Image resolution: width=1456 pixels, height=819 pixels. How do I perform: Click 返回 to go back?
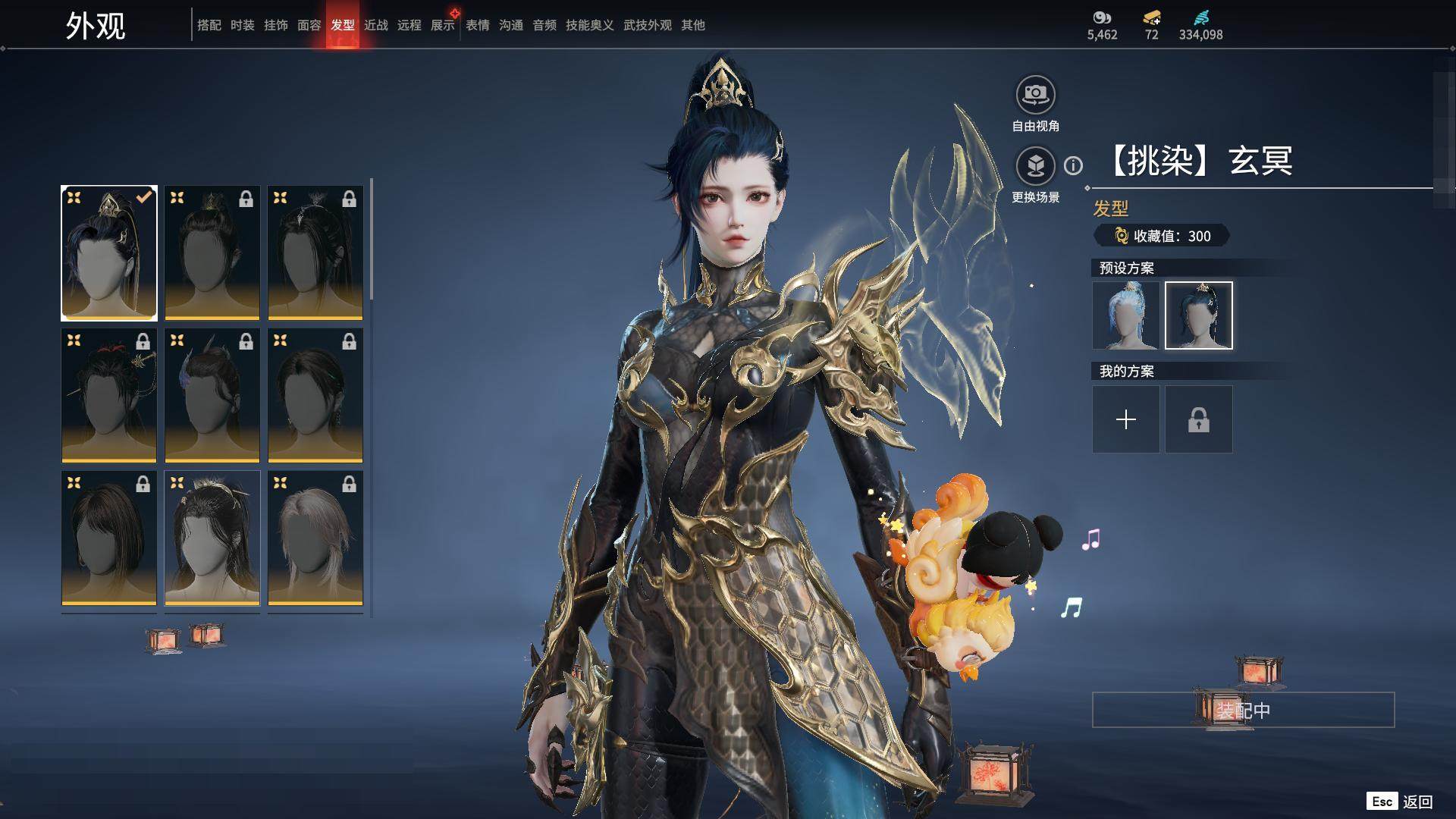tap(1417, 802)
